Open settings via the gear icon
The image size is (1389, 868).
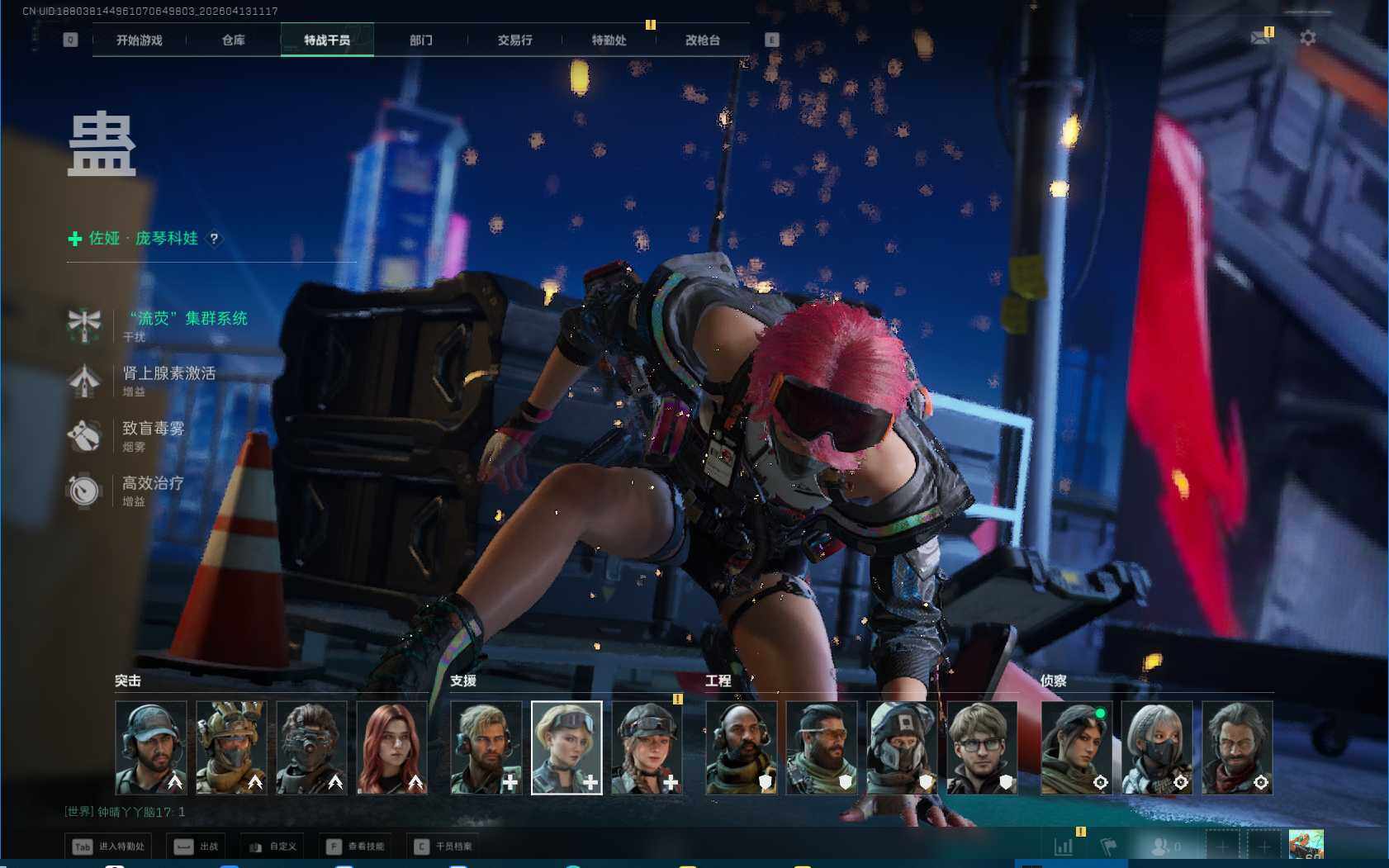(1308, 38)
